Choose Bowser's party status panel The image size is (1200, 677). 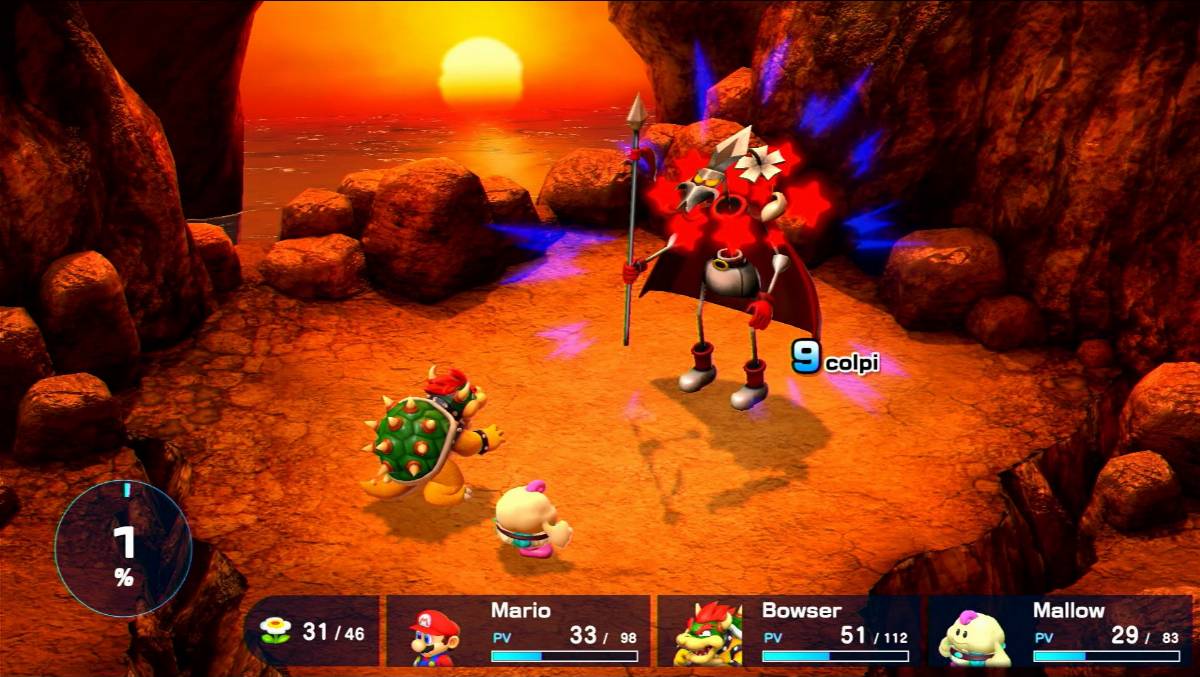(x=789, y=631)
